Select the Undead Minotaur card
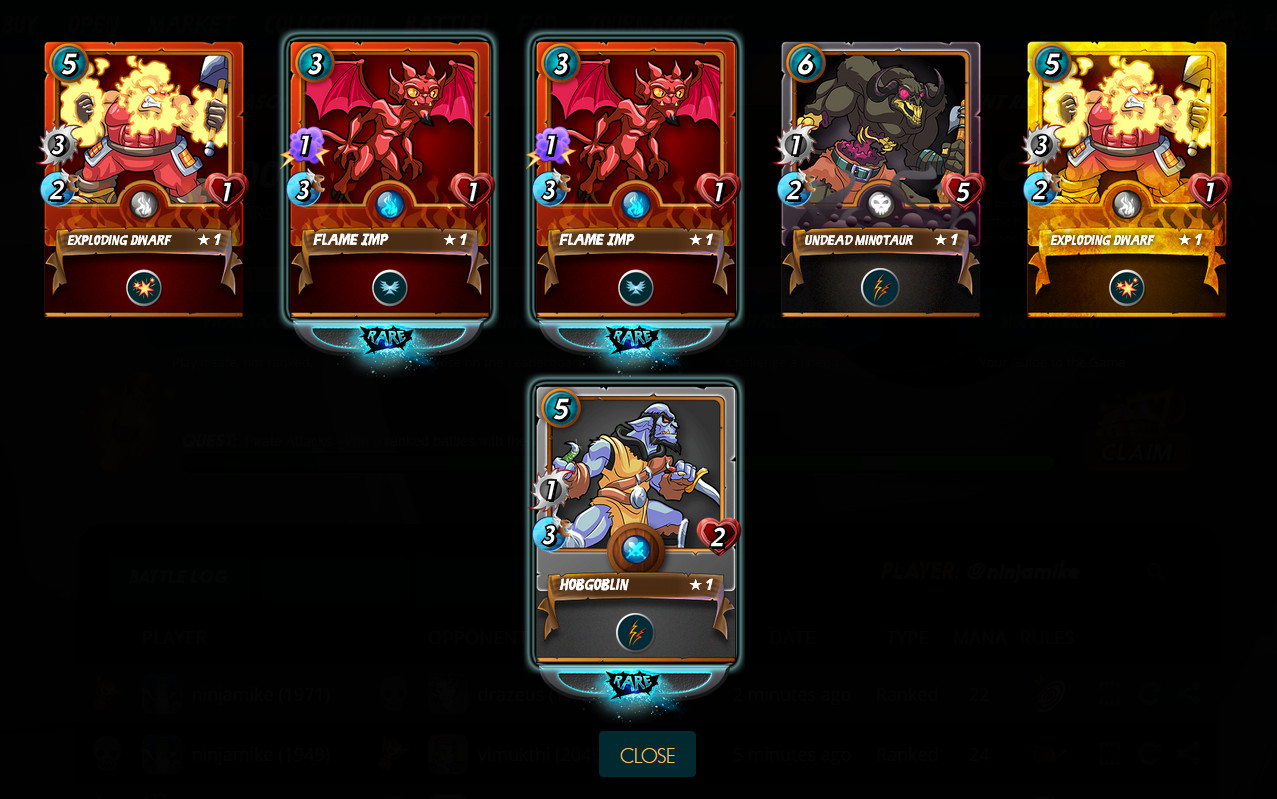Screen dimensions: 1277x799 coord(880,180)
